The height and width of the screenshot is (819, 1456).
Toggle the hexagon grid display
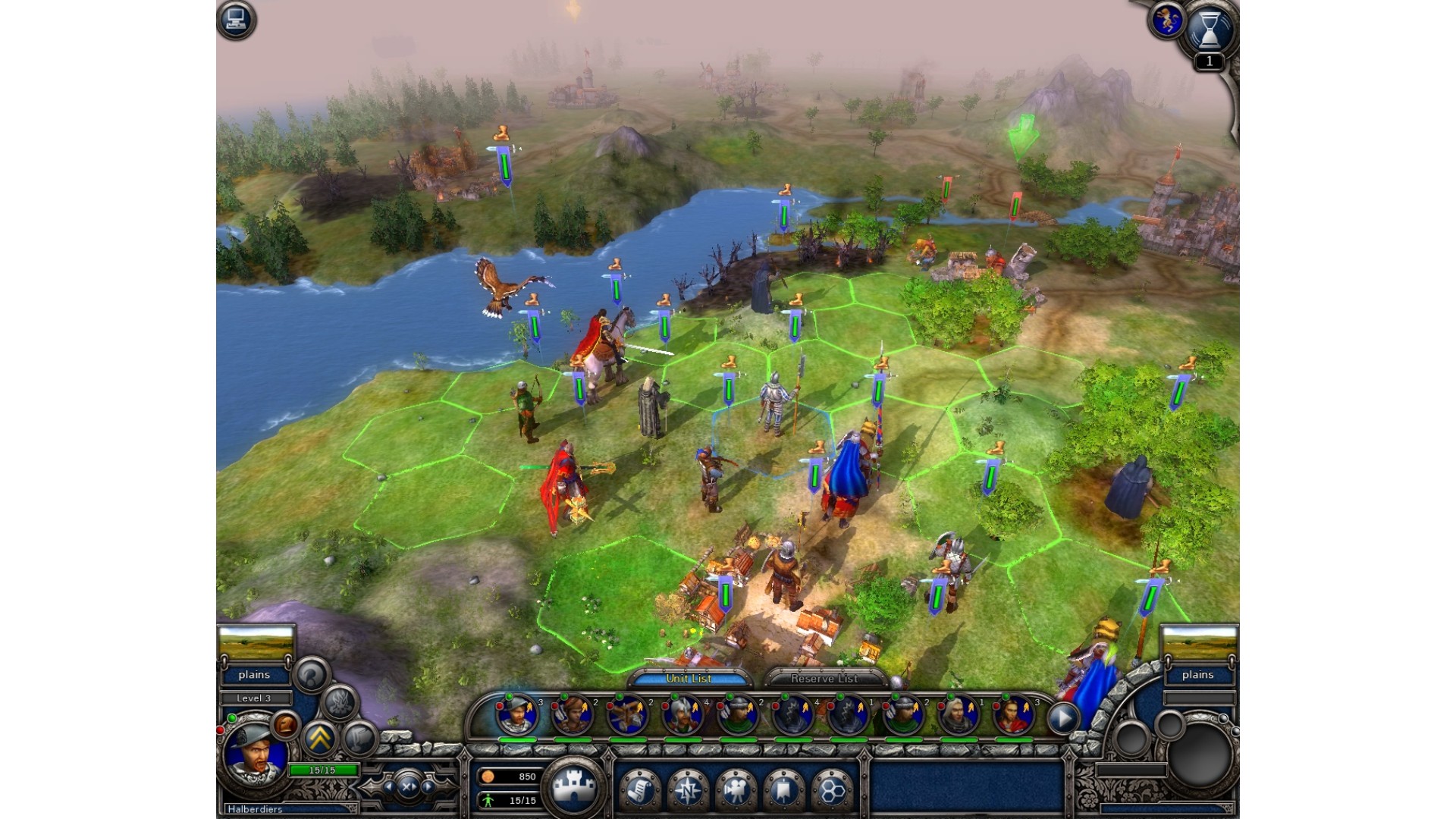(831, 790)
